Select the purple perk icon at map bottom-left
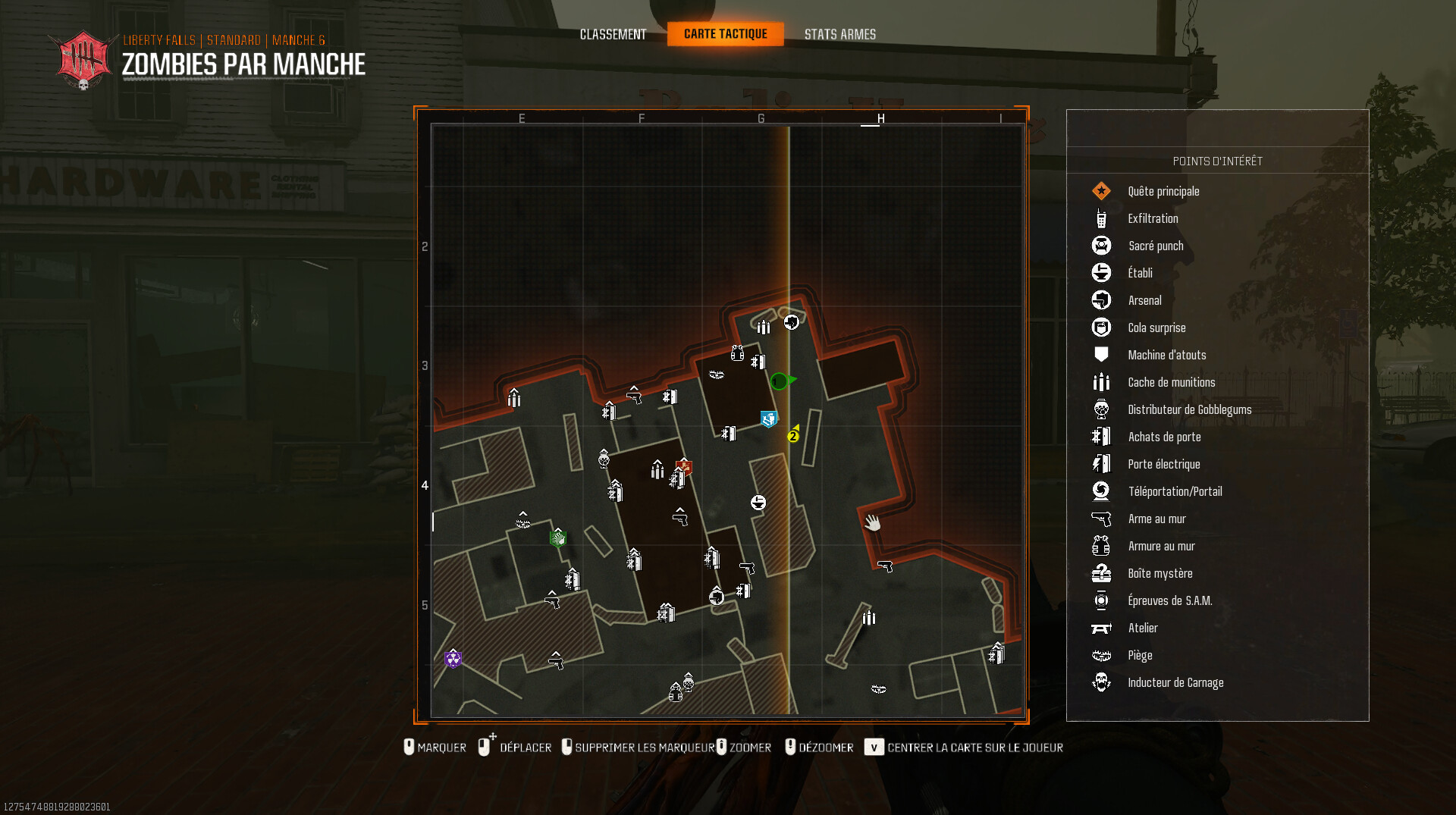Screen dimensions: 1456x815 (453, 659)
